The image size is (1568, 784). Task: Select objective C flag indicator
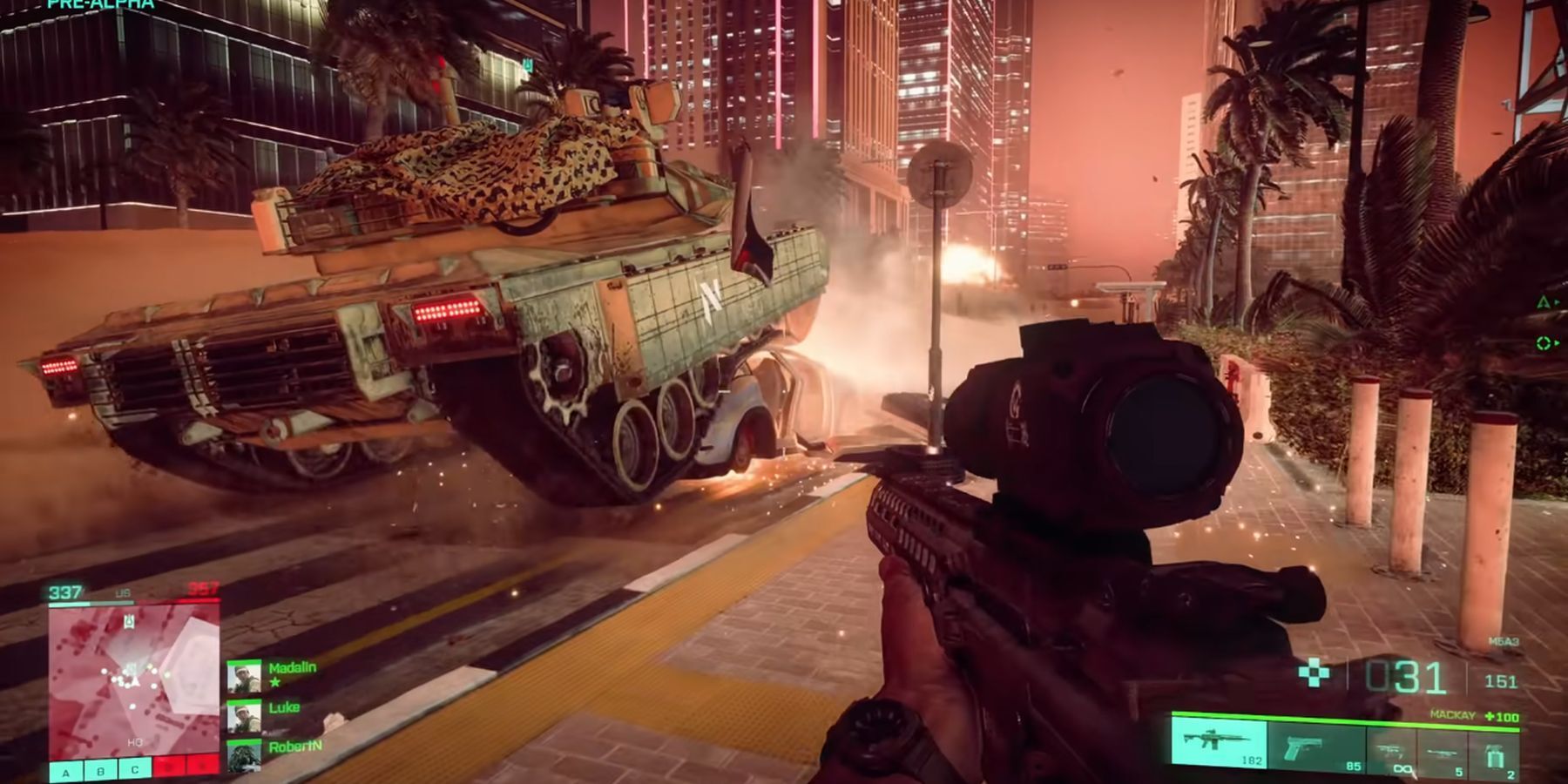point(134,770)
